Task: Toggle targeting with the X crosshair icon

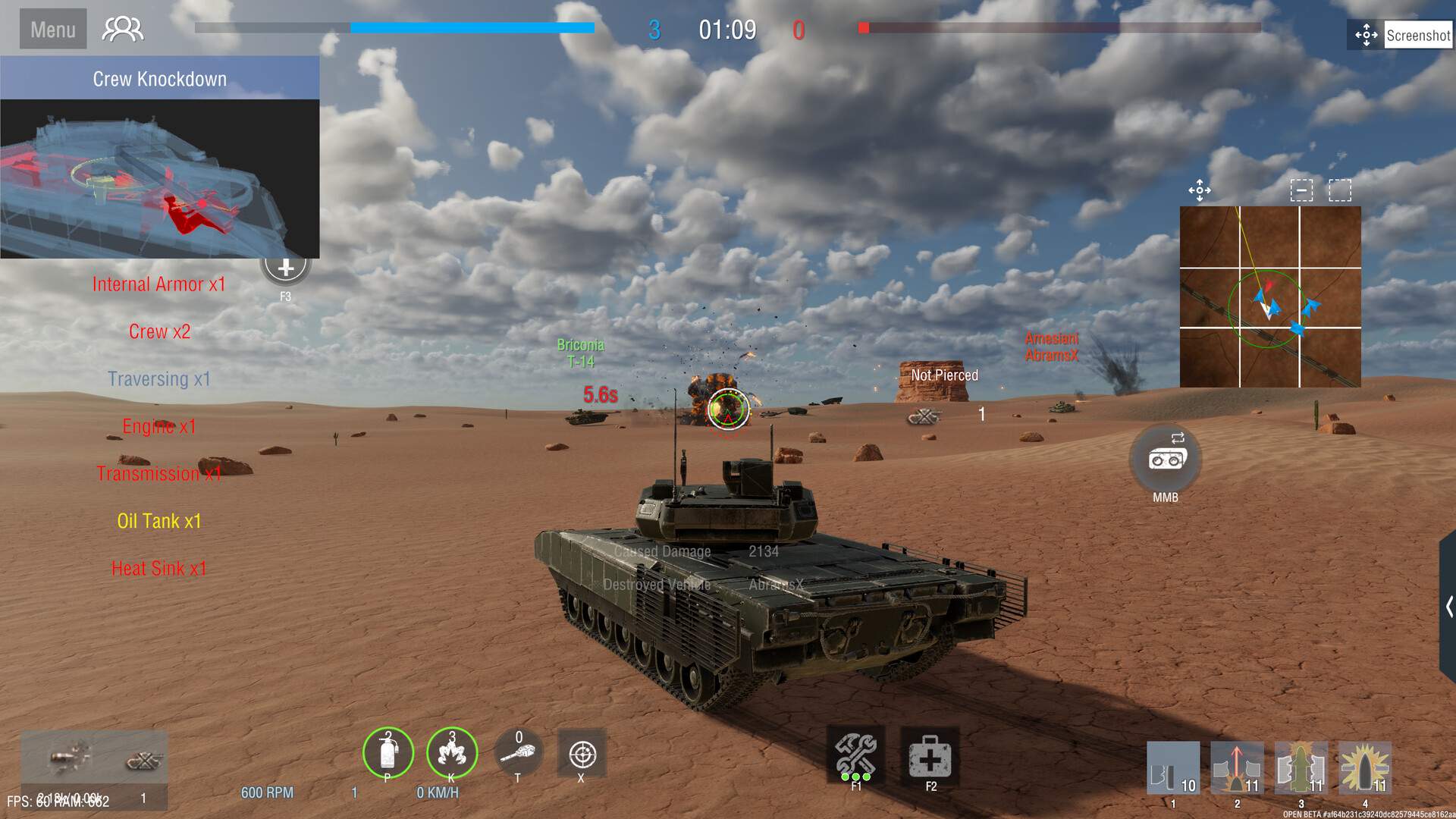Action: [x=582, y=755]
